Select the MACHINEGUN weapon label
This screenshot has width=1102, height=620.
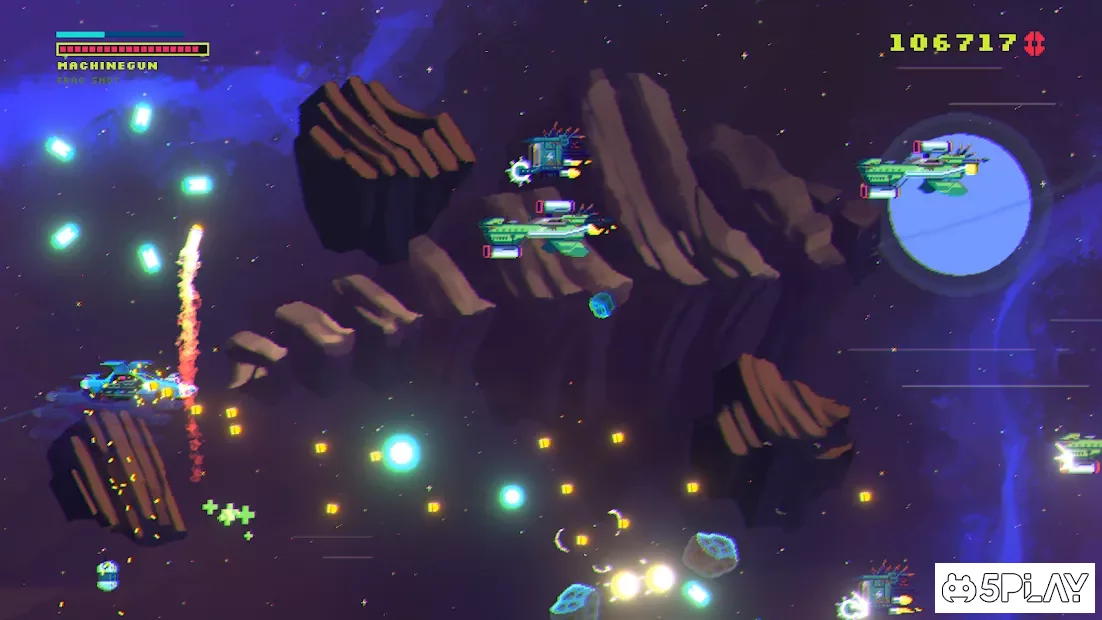107,66
